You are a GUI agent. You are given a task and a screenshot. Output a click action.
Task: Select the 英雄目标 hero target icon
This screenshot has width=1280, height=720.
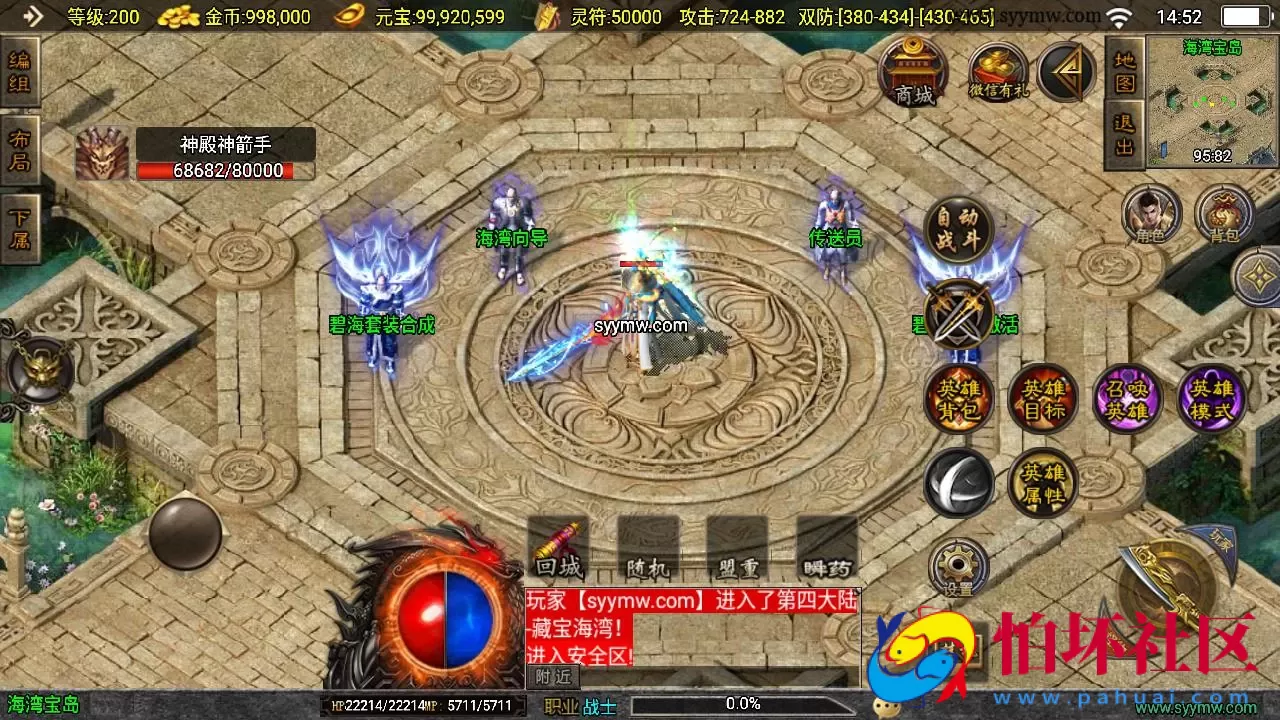click(x=1043, y=398)
